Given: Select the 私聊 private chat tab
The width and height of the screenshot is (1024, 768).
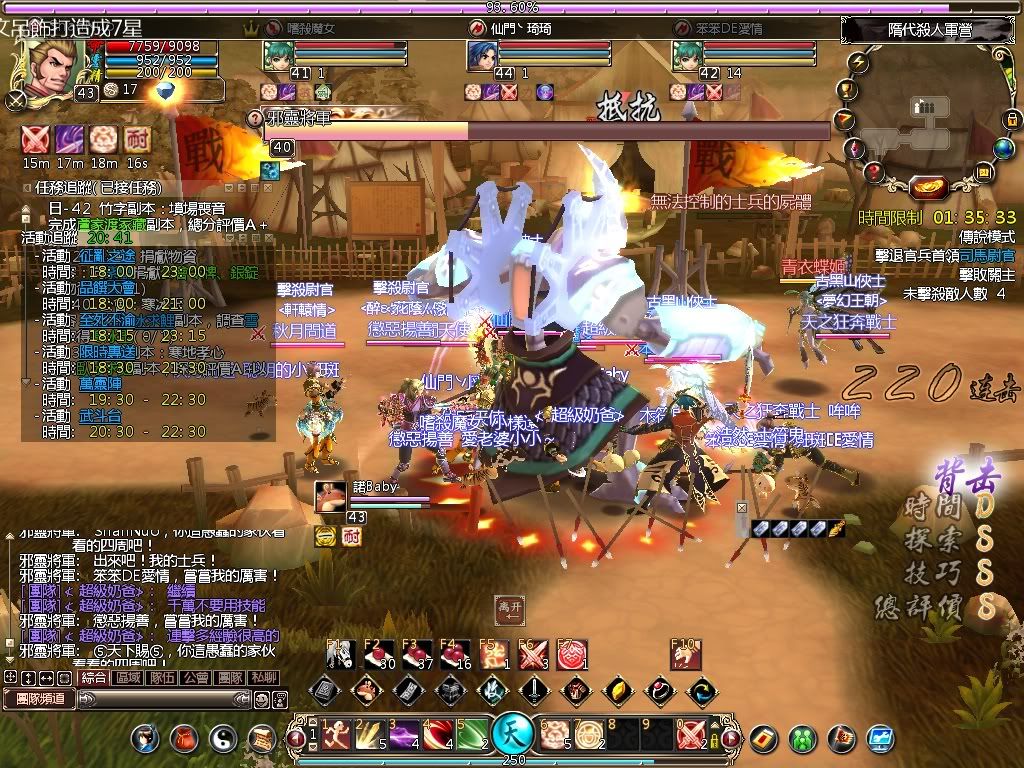Looking at the screenshot, I should (x=264, y=678).
